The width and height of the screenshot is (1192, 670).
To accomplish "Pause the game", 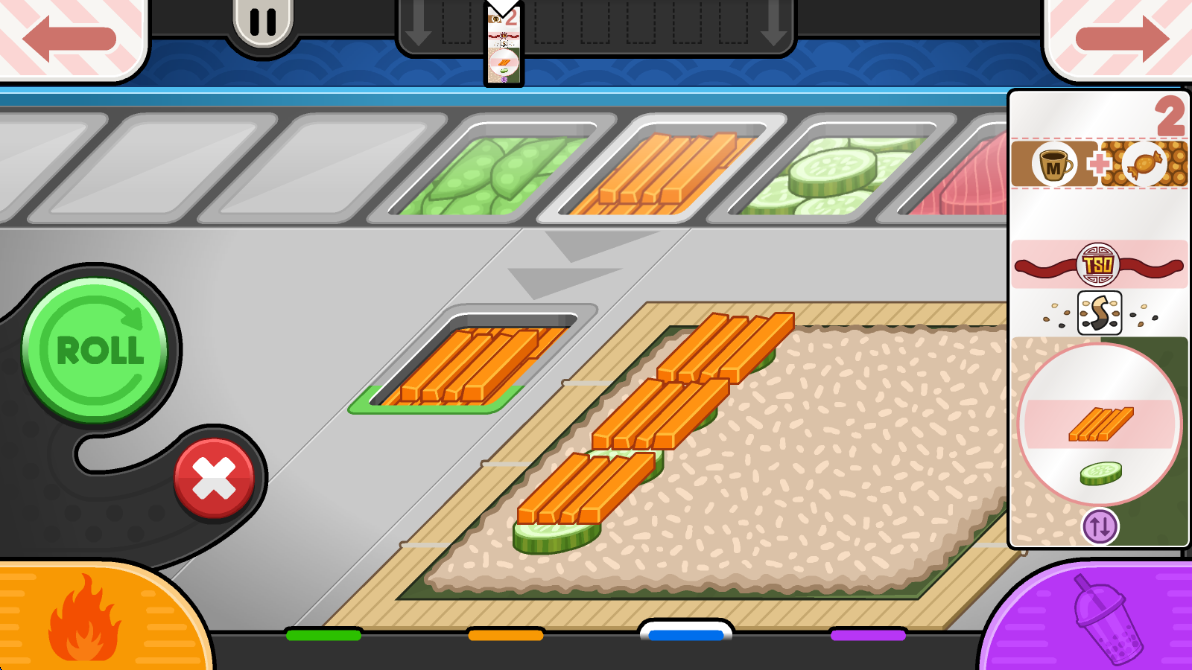I will pos(264,21).
